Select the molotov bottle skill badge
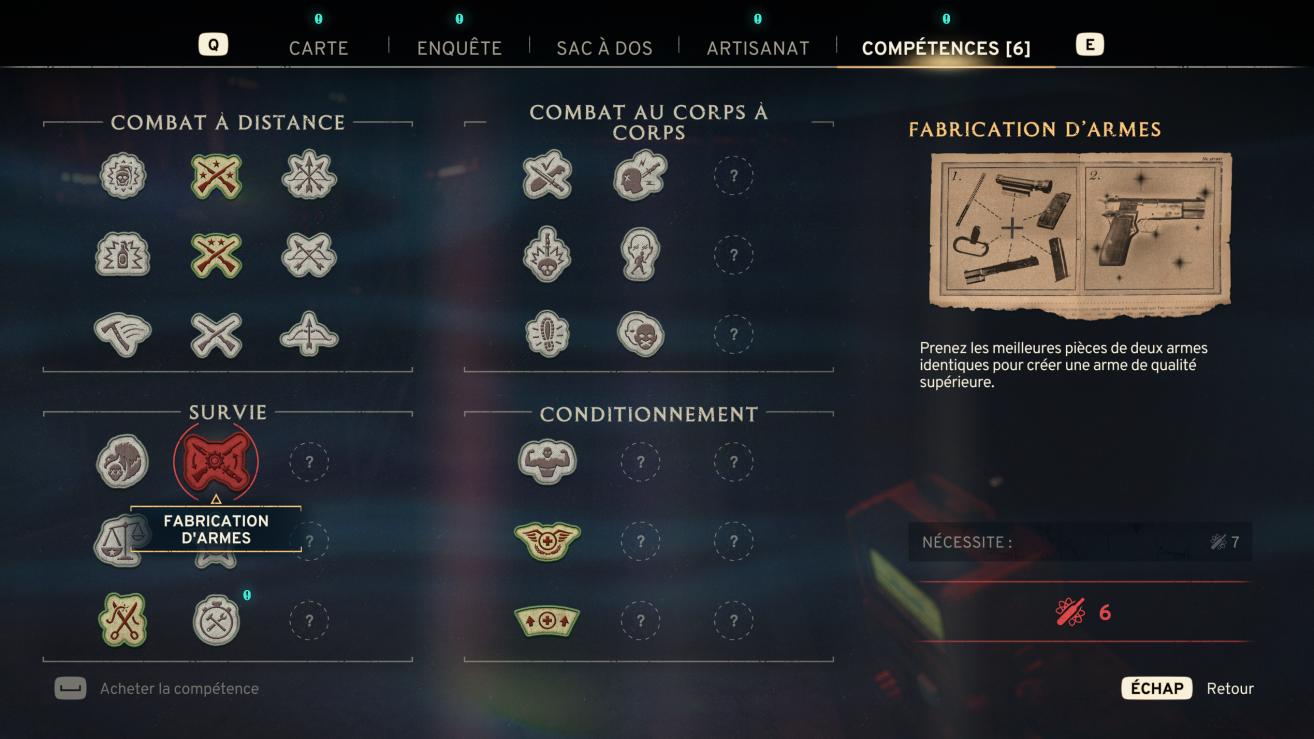1314x739 pixels. [123, 255]
